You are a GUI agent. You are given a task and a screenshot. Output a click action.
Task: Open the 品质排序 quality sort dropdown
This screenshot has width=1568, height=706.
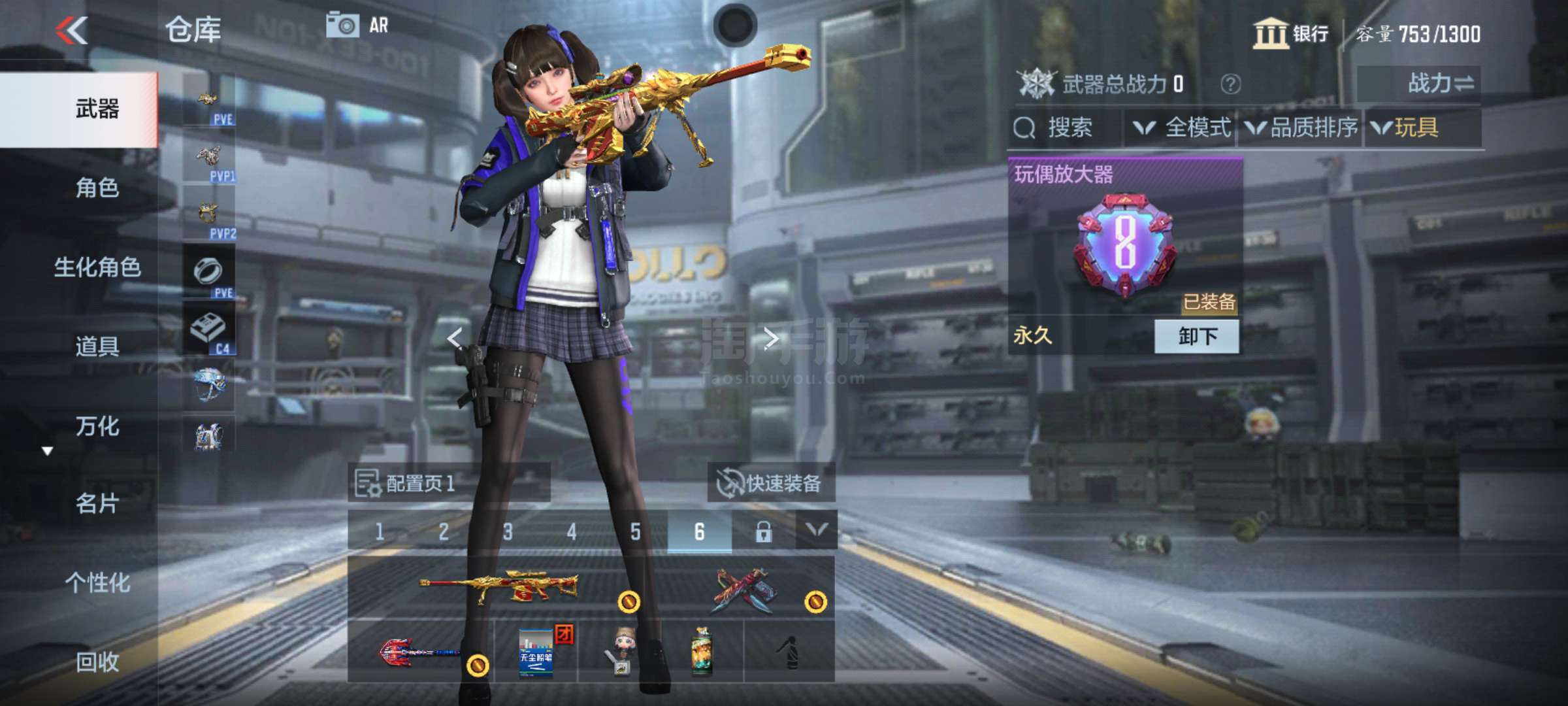tap(1301, 127)
